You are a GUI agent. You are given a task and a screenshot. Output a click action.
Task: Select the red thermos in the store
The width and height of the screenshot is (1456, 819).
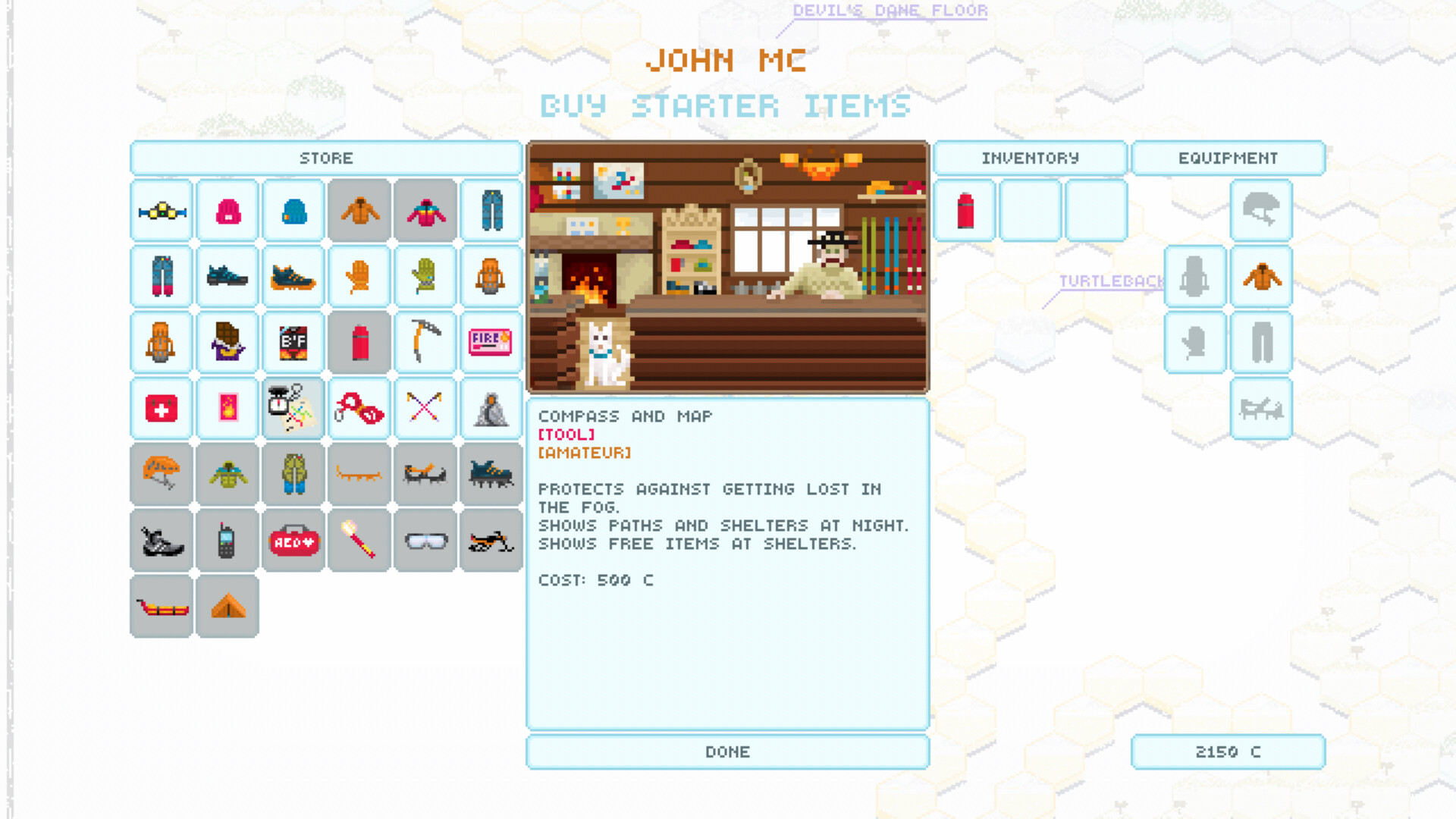pos(359,342)
